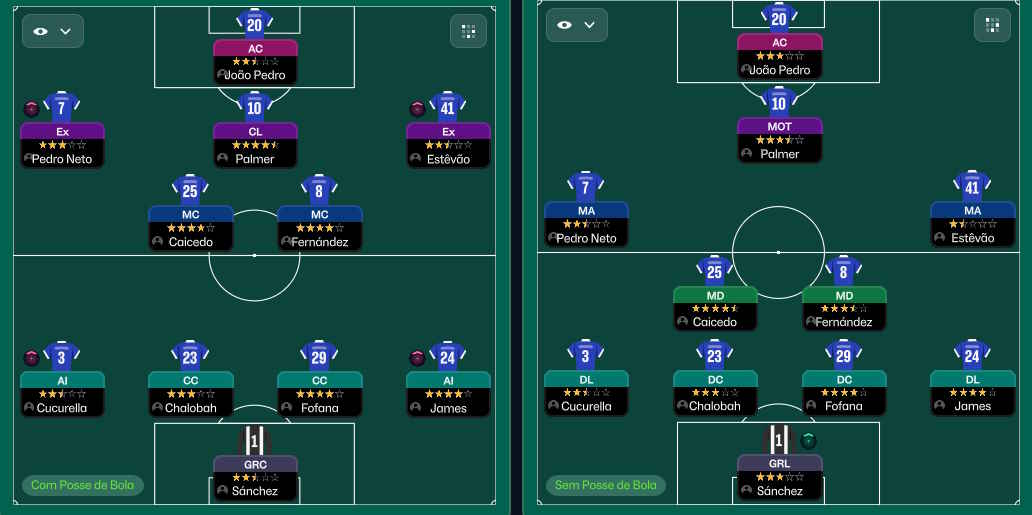Choose Pedro Neto's Ex winger card
The image size is (1032, 515).
tap(62, 145)
